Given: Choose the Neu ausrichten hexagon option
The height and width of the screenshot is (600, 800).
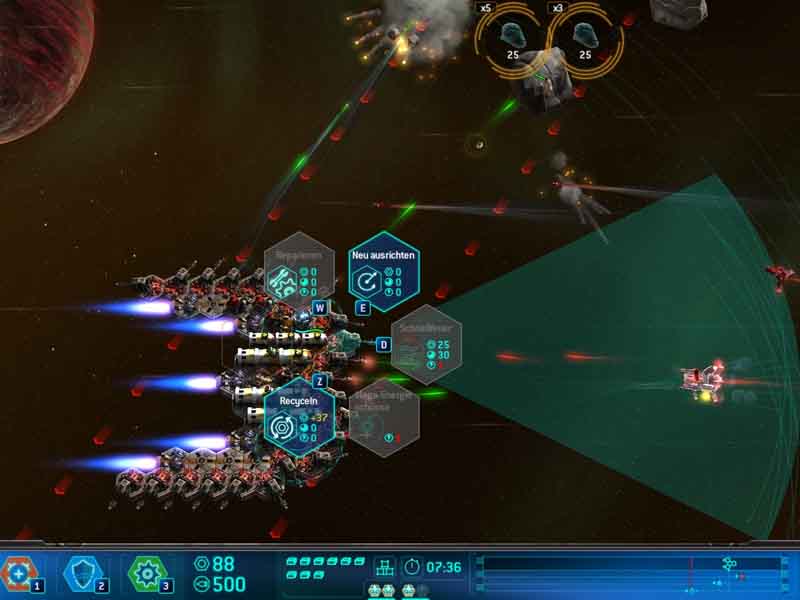Looking at the screenshot, I should 384,271.
